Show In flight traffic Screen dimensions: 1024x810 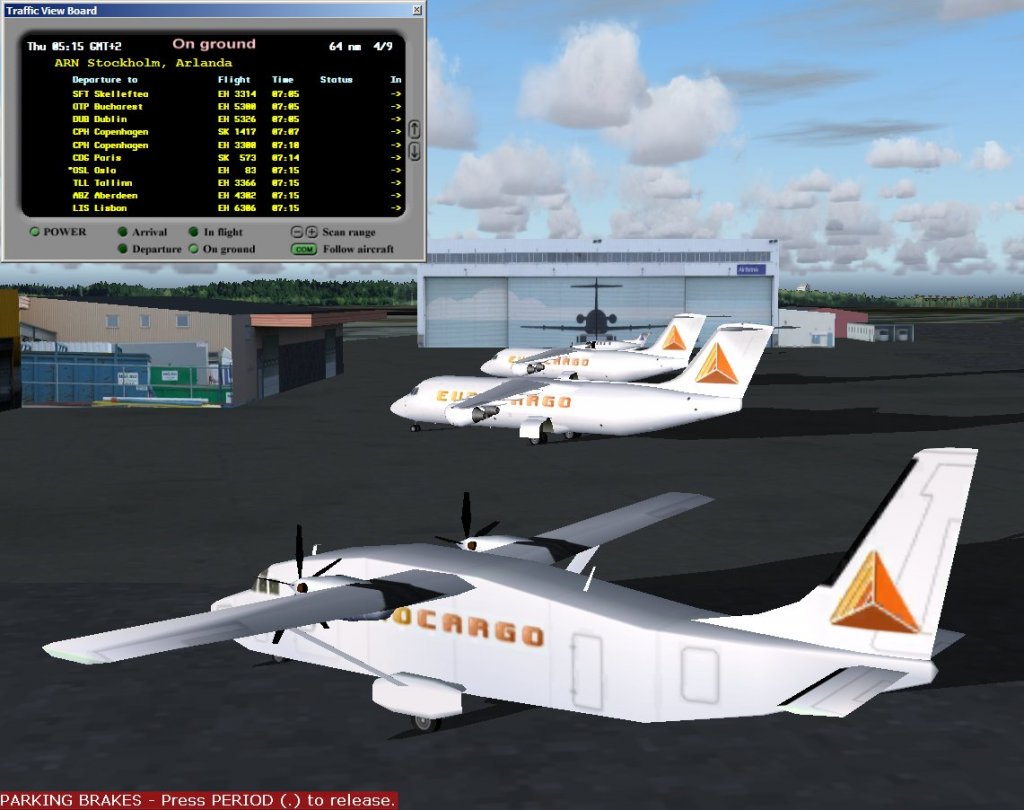pos(194,232)
